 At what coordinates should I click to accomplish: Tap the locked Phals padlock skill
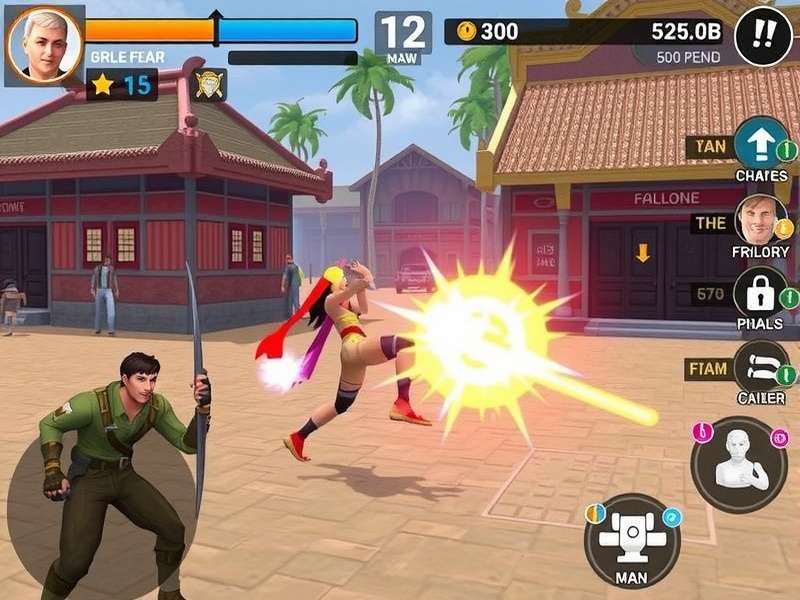(x=761, y=294)
